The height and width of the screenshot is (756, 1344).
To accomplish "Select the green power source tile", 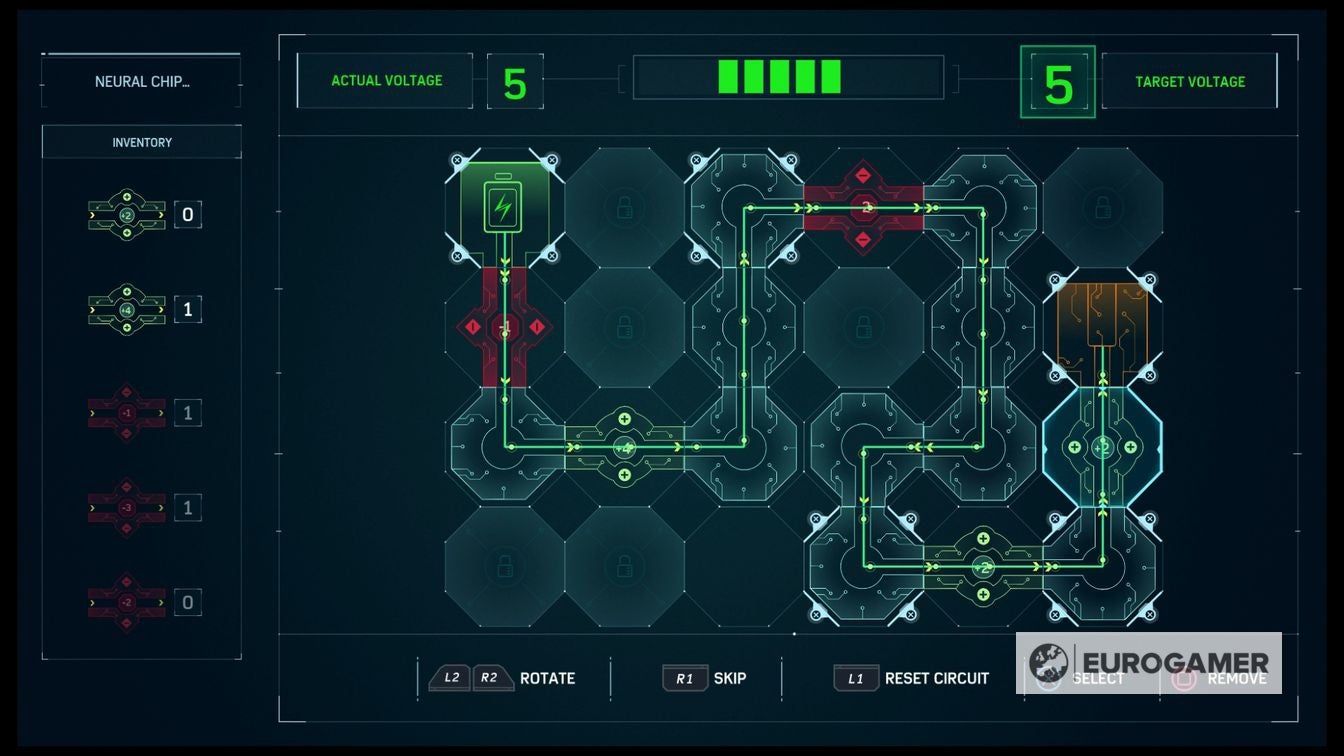I will click(x=502, y=203).
